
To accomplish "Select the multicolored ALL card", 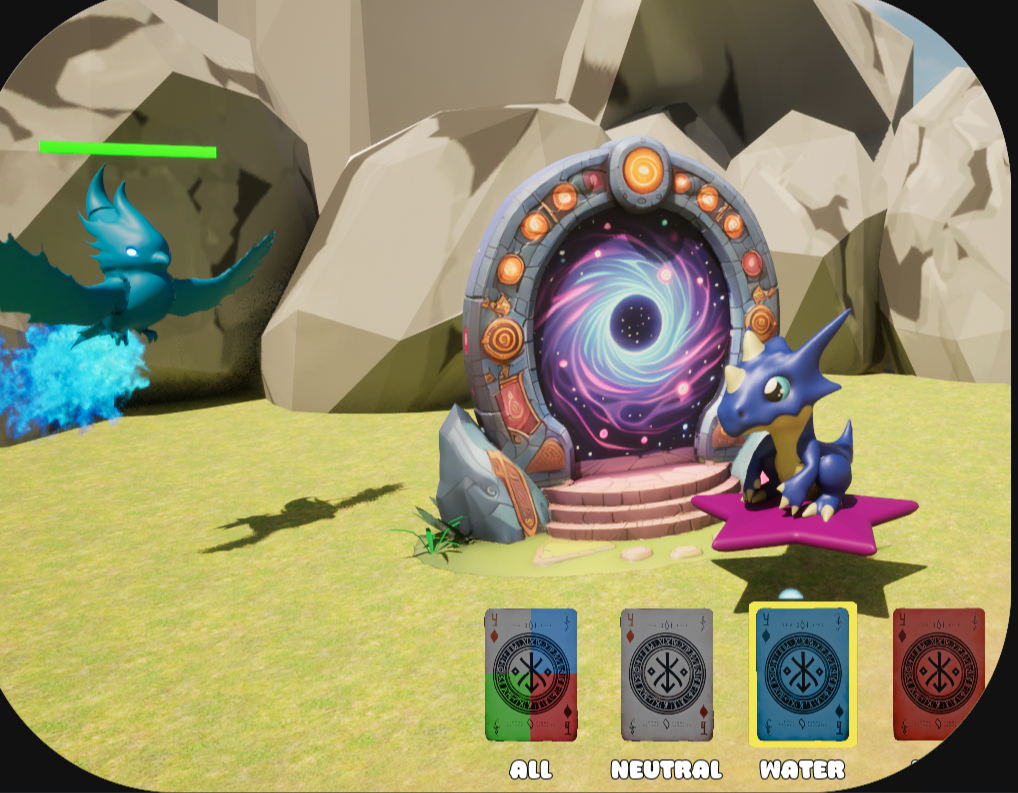I will pos(531,675).
